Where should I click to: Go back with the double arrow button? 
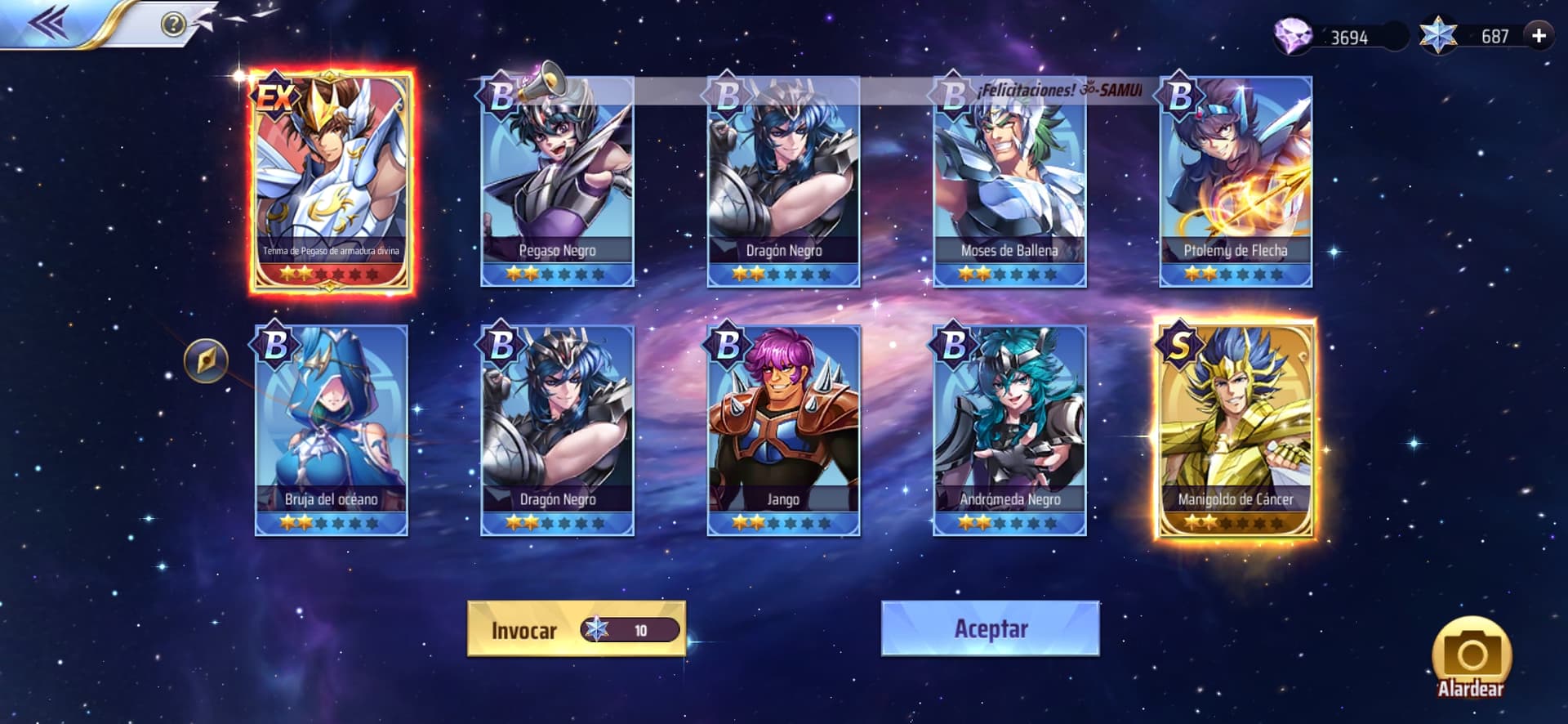click(47, 24)
